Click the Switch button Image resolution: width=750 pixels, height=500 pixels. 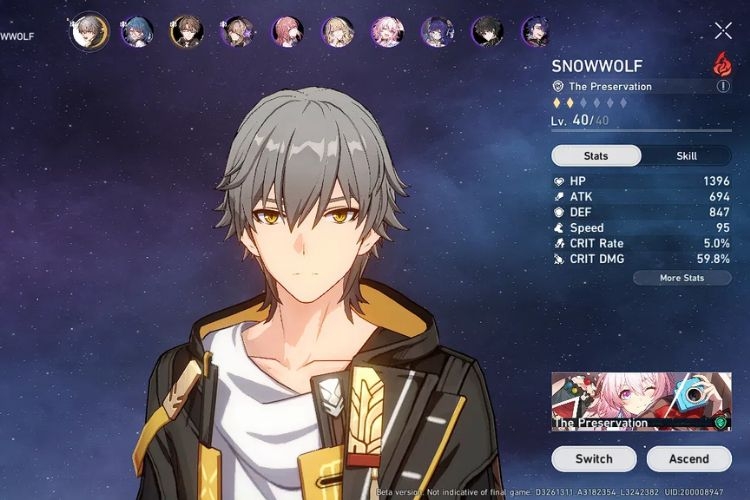coord(594,459)
